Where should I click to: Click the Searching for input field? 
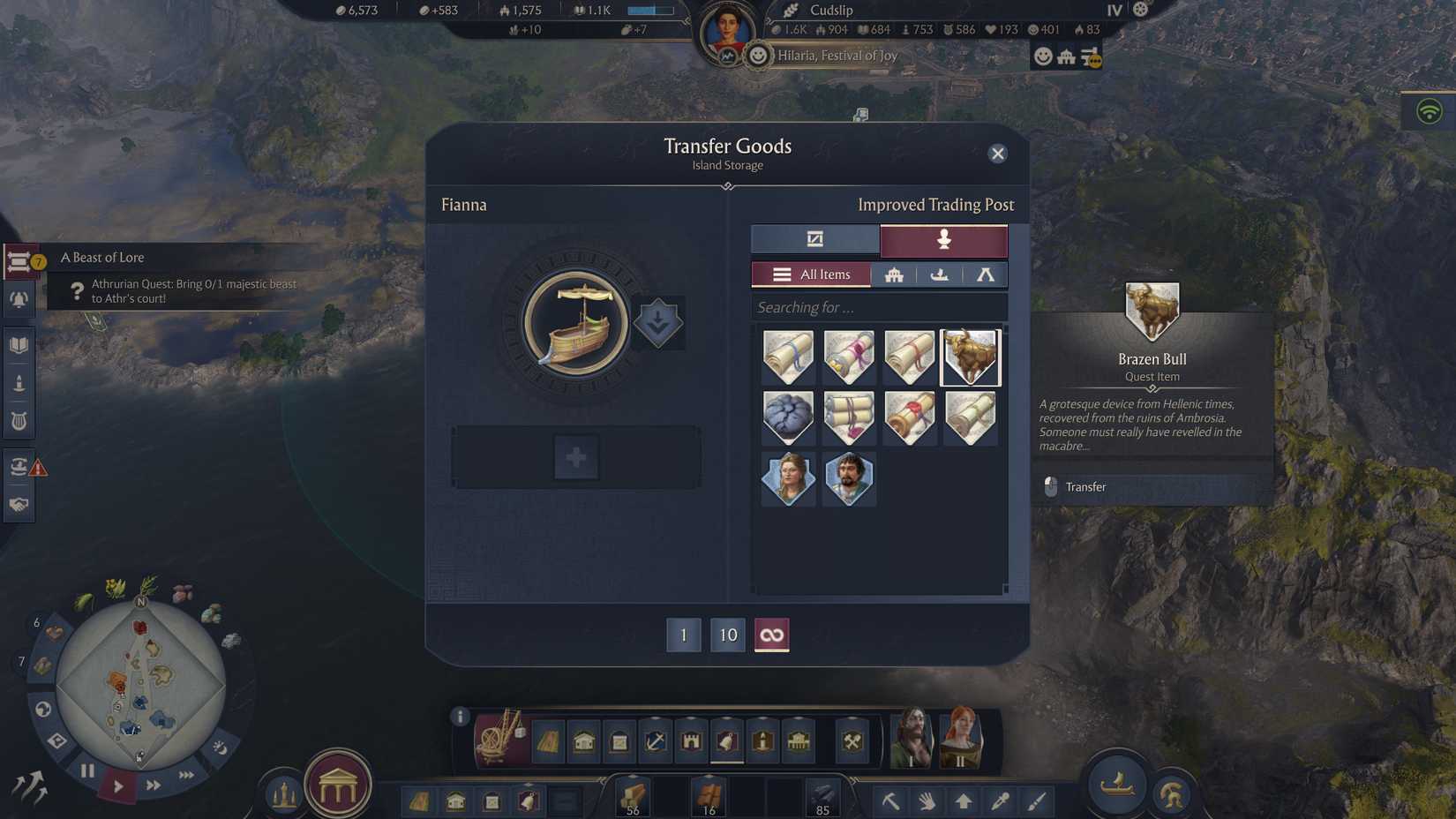click(879, 307)
